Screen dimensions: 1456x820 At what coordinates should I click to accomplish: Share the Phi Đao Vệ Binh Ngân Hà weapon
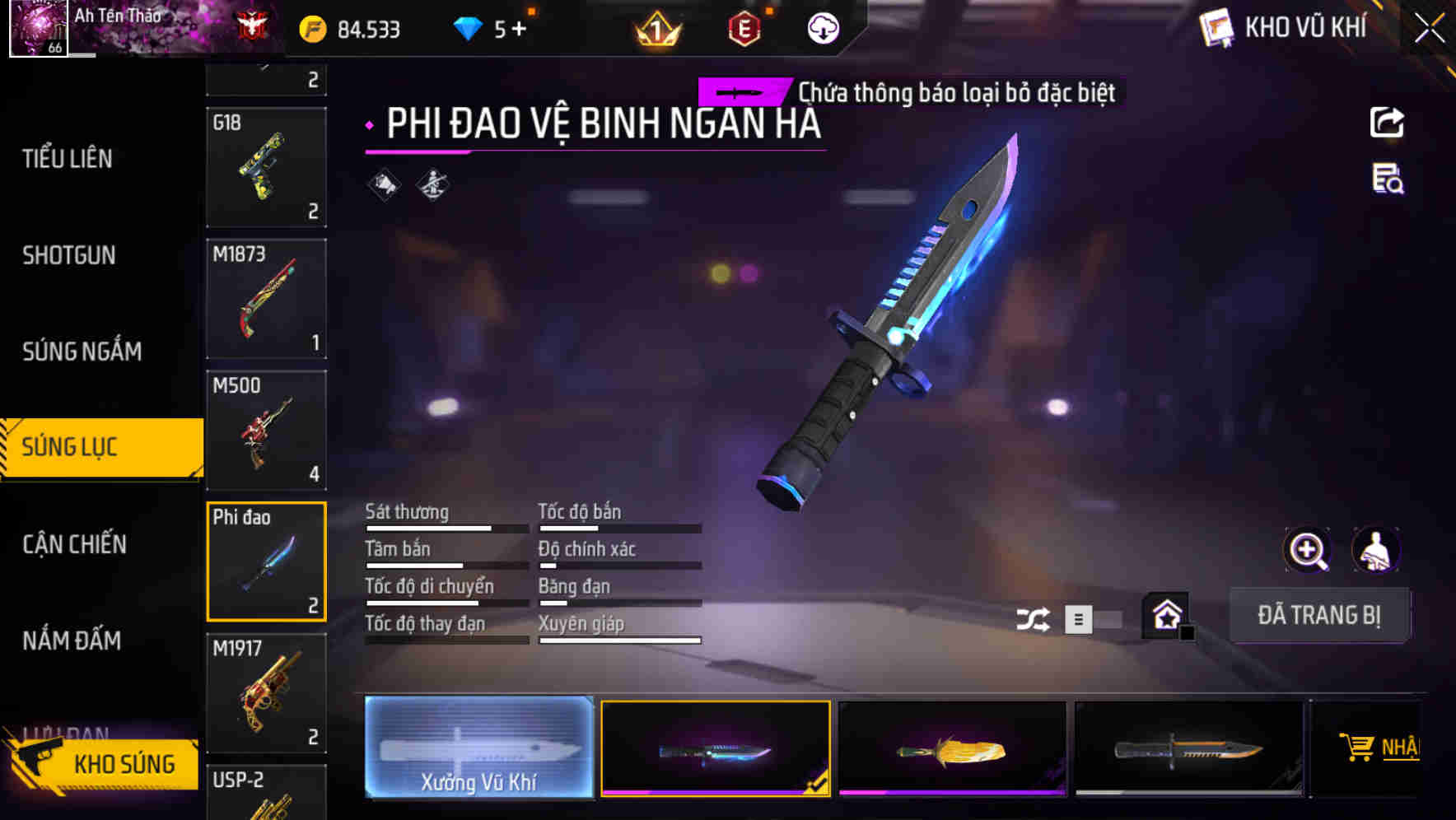point(1387,122)
